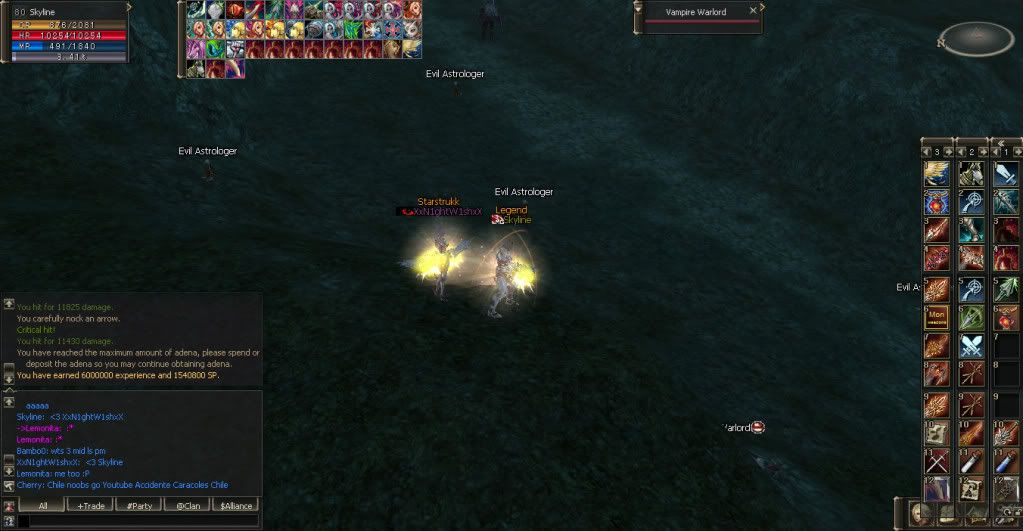Show the @Clan chat tab
Screen dimensions: 1023x531
pos(188,505)
